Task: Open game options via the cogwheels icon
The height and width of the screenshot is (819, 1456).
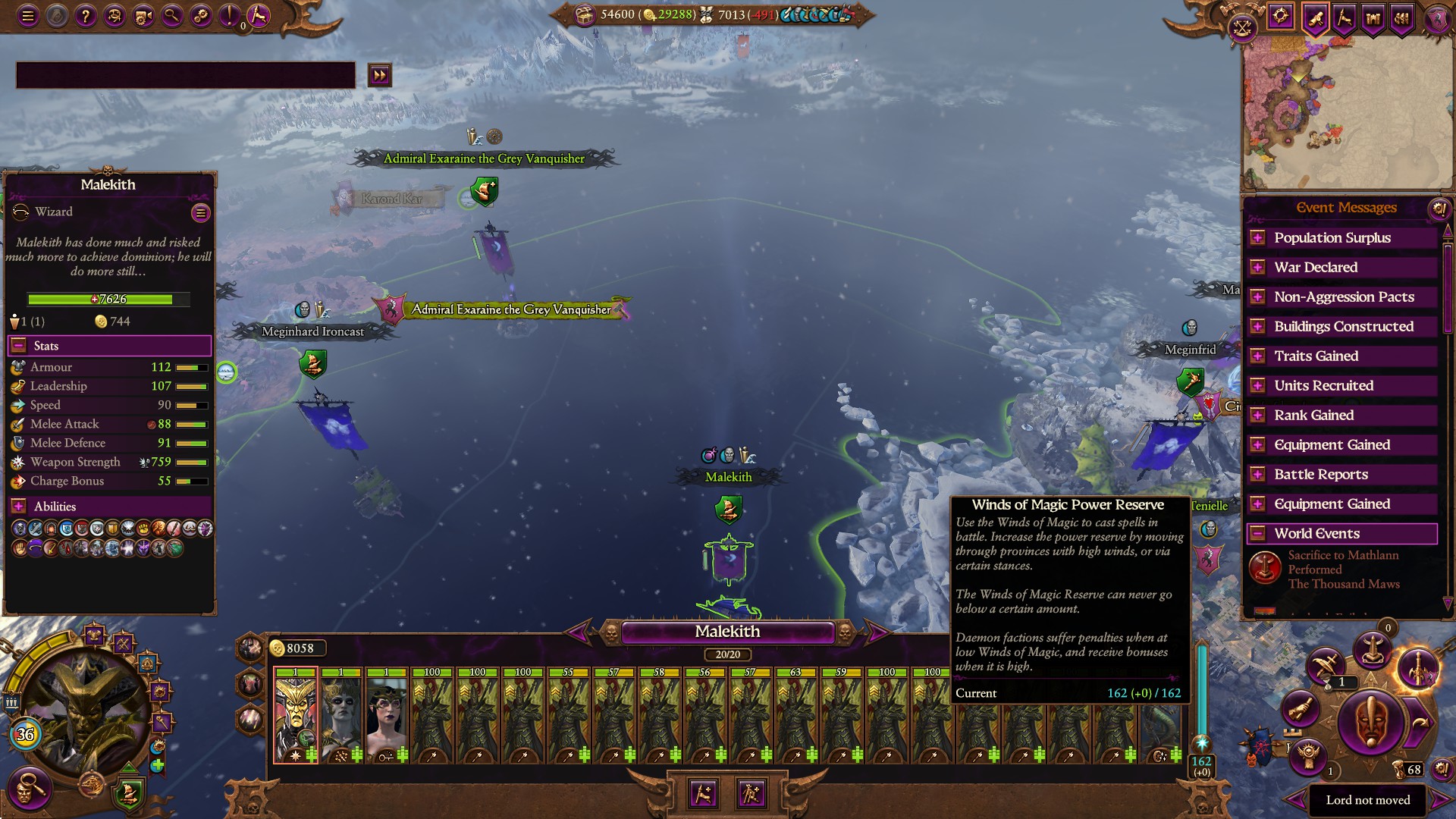Action: tap(199, 17)
